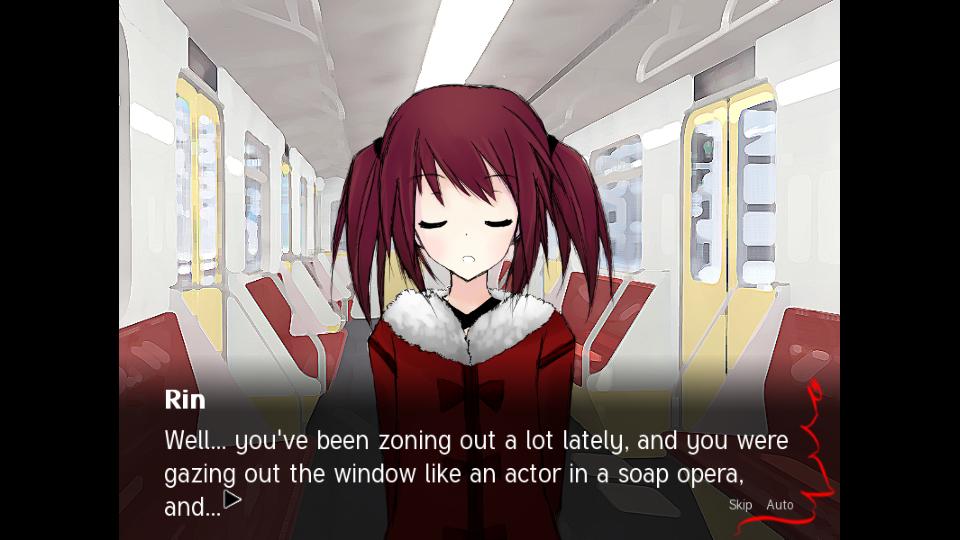Image resolution: width=960 pixels, height=540 pixels.
Task: Click the Skip button
Action: [x=740, y=505]
